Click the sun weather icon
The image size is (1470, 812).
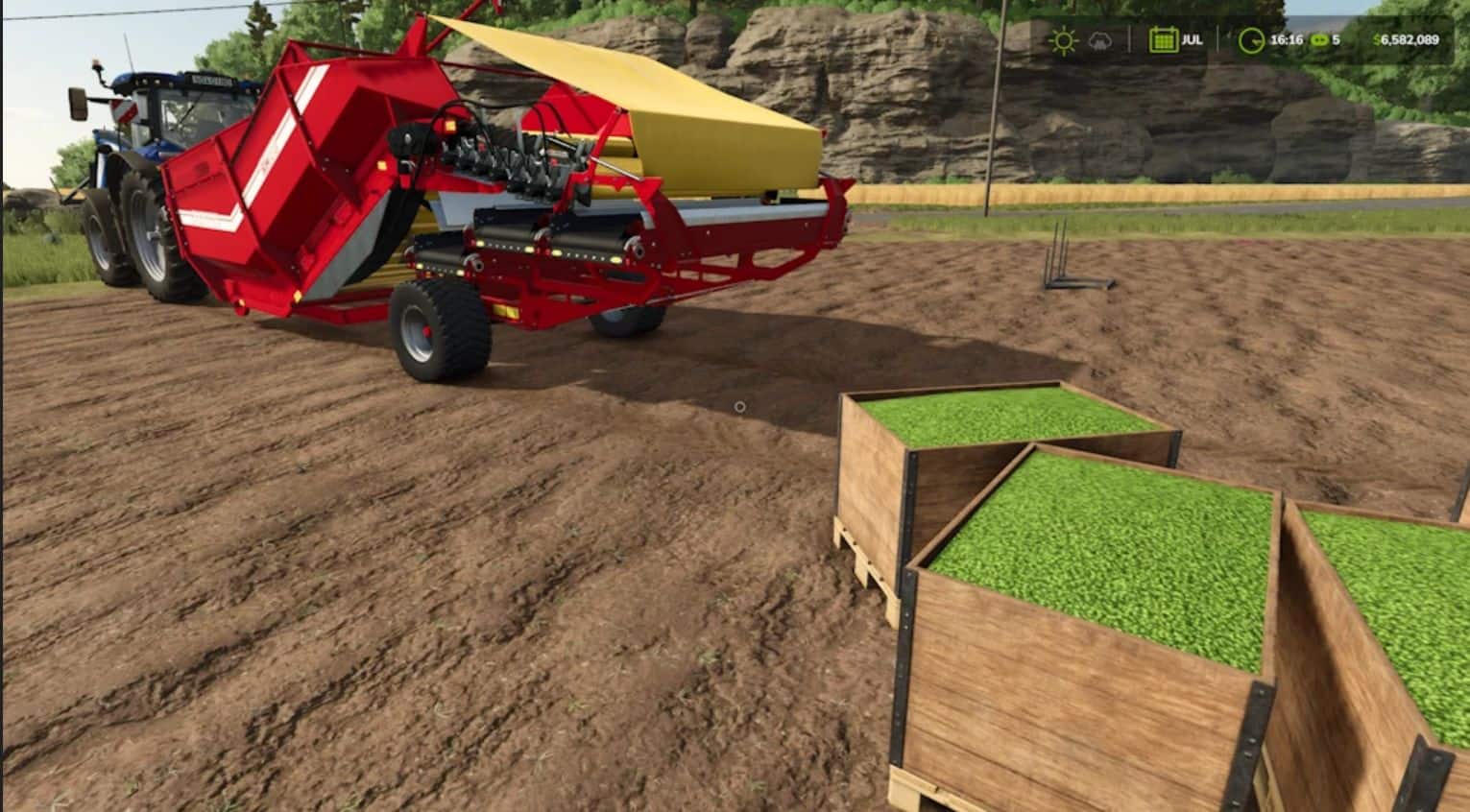(1063, 40)
